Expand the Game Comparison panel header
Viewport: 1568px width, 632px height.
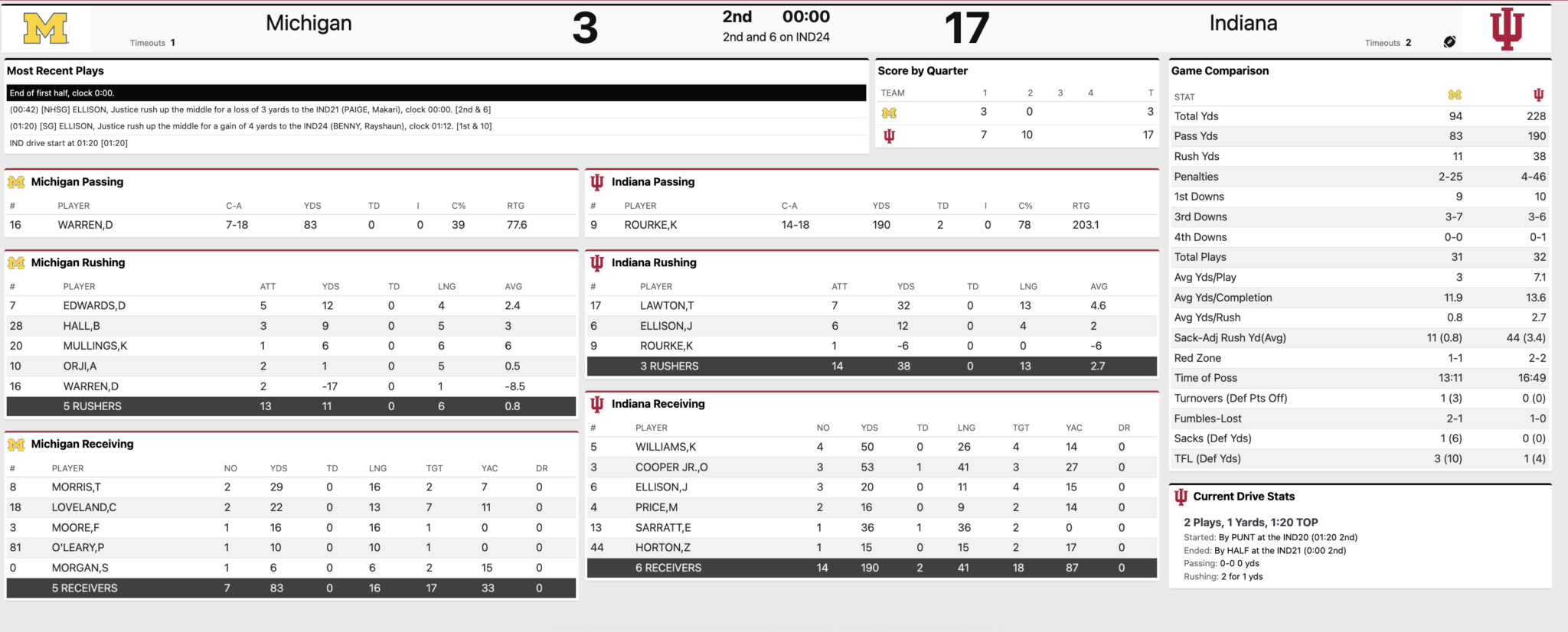tap(1220, 70)
